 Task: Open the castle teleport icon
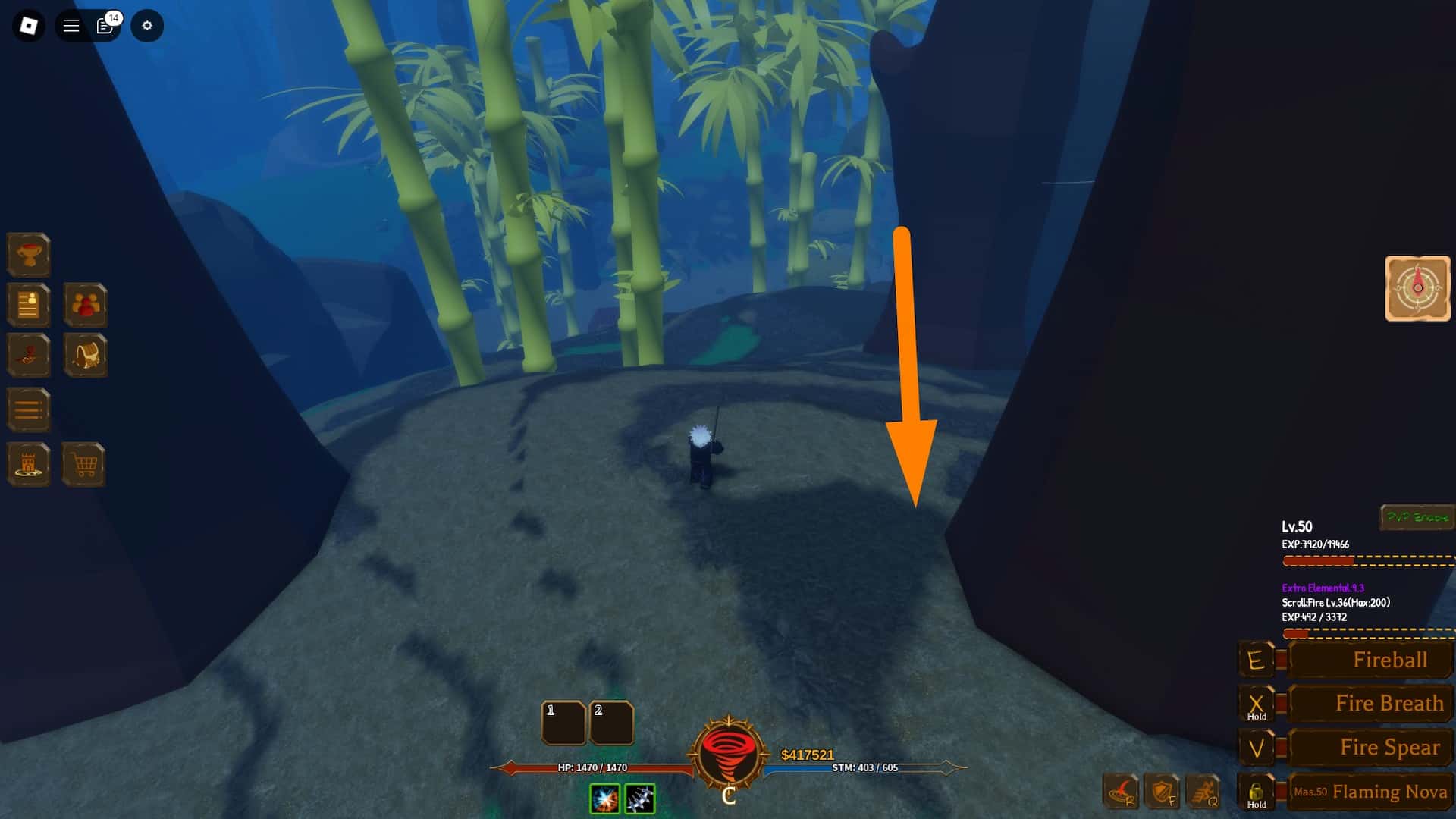coord(28,463)
